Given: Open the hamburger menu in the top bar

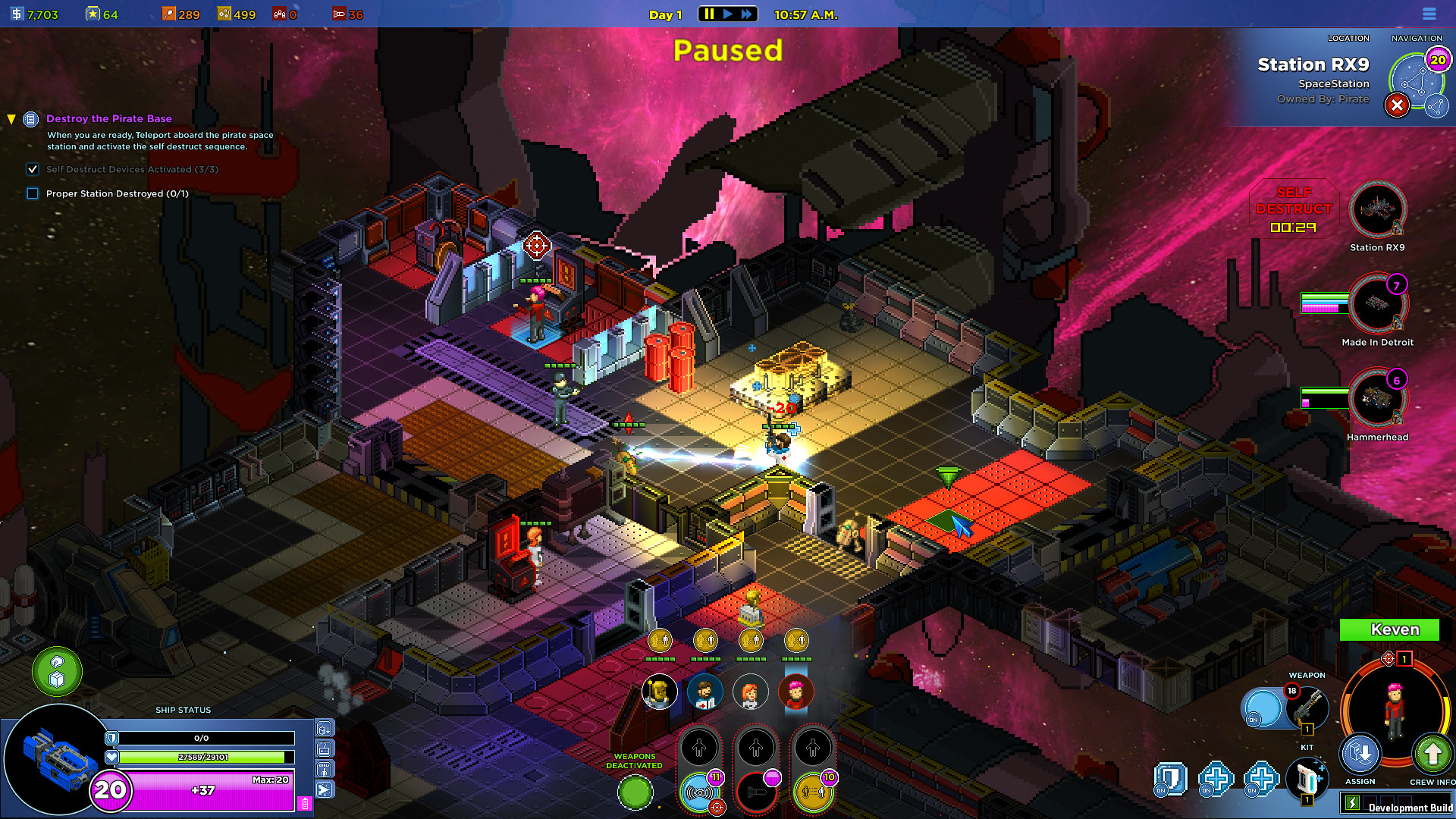Looking at the screenshot, I should [1429, 14].
